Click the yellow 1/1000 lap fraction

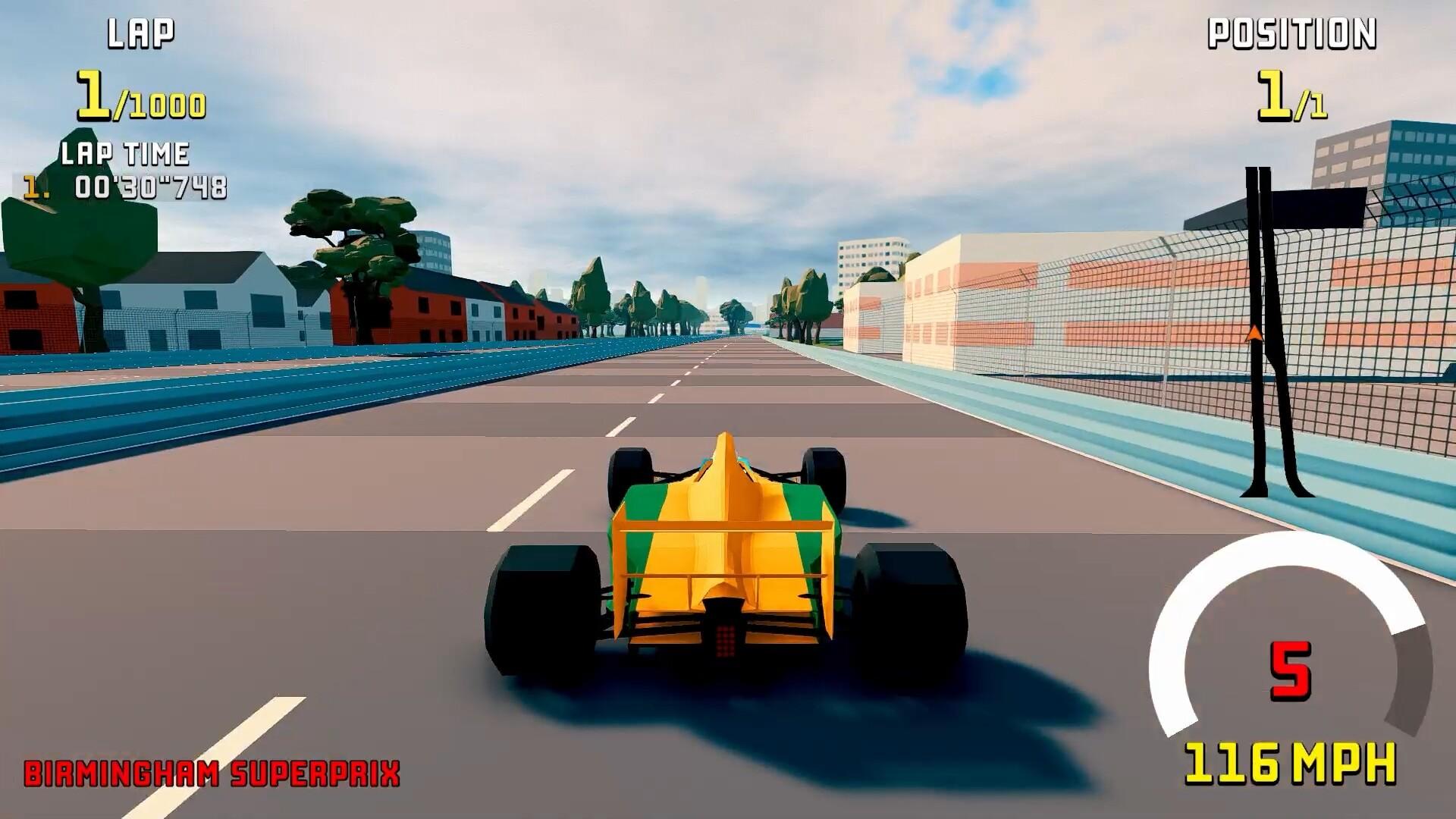coord(139,96)
